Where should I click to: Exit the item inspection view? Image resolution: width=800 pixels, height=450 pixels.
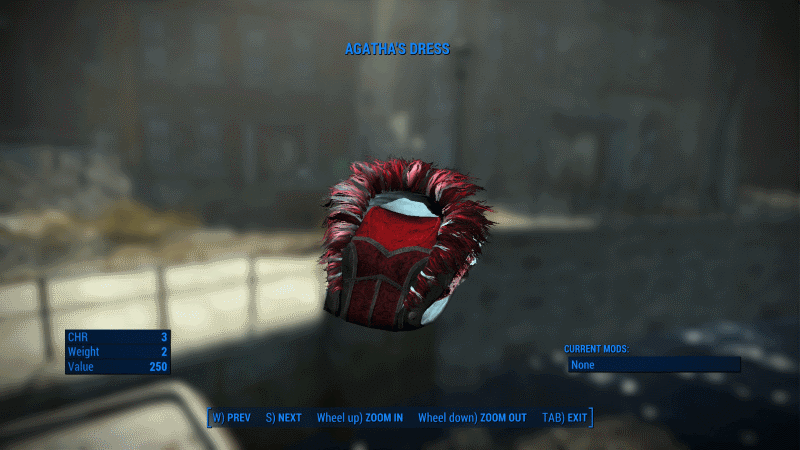point(565,417)
